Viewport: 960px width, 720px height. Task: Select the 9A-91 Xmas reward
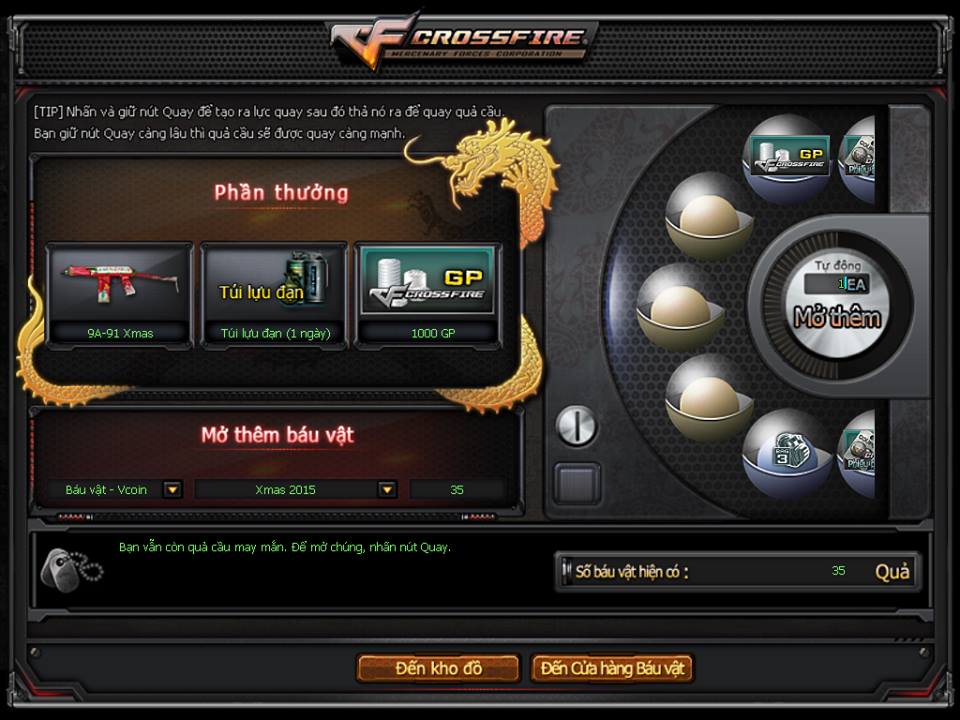[x=119, y=294]
